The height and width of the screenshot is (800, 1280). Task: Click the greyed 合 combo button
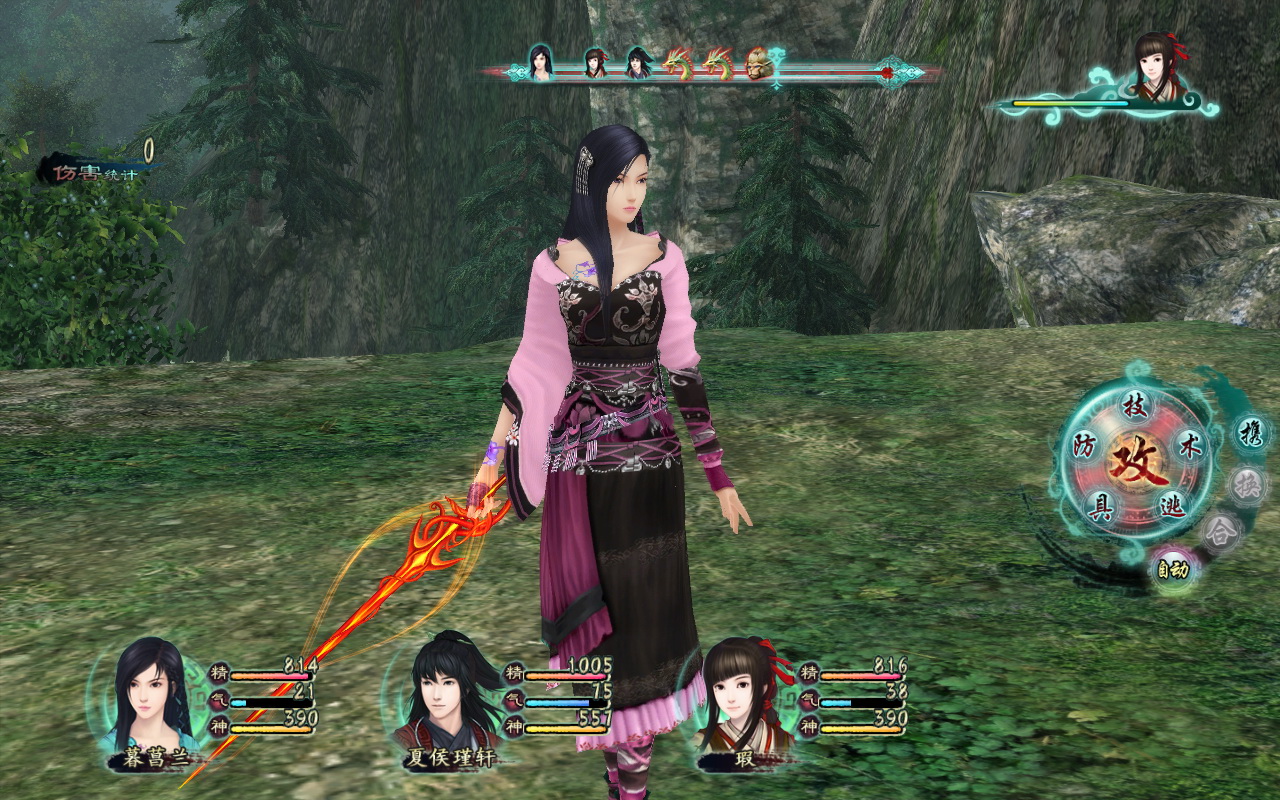1221,532
